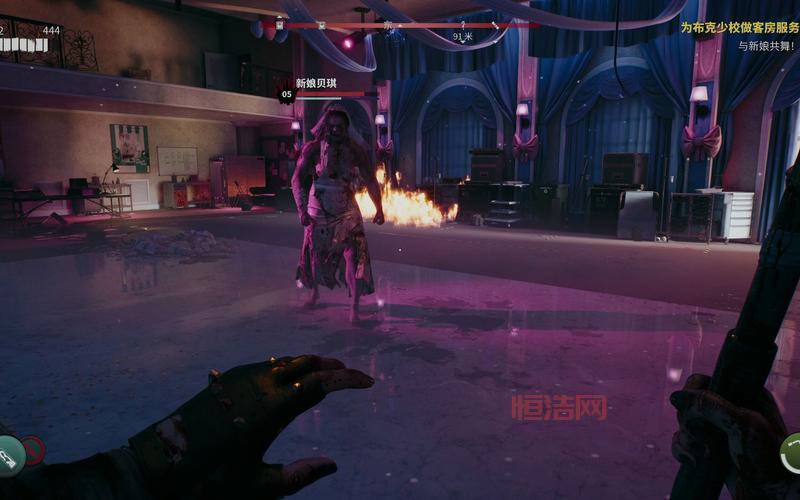Image resolution: width=800 pixels, height=500 pixels.
Task: Click the compass strip at the top
Action: pyautogui.click(x=398, y=24)
